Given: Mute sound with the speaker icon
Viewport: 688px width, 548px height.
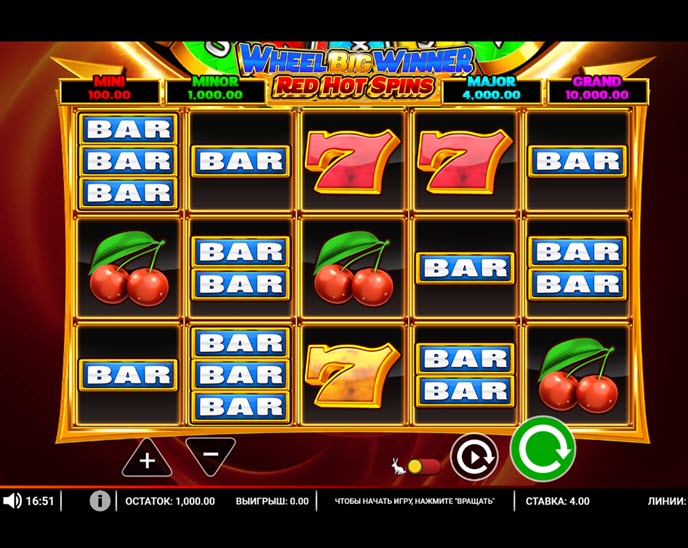Looking at the screenshot, I should click(12, 501).
